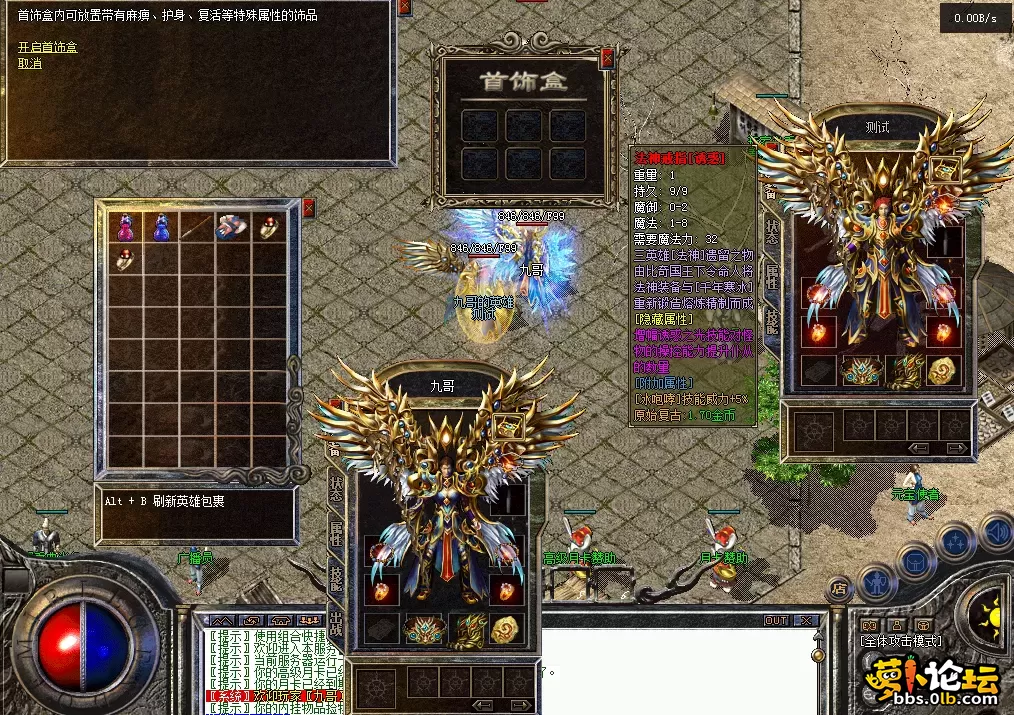Close the chat panel with its X button
Screen dimensions: 1014x715
pyautogui.click(x=806, y=620)
